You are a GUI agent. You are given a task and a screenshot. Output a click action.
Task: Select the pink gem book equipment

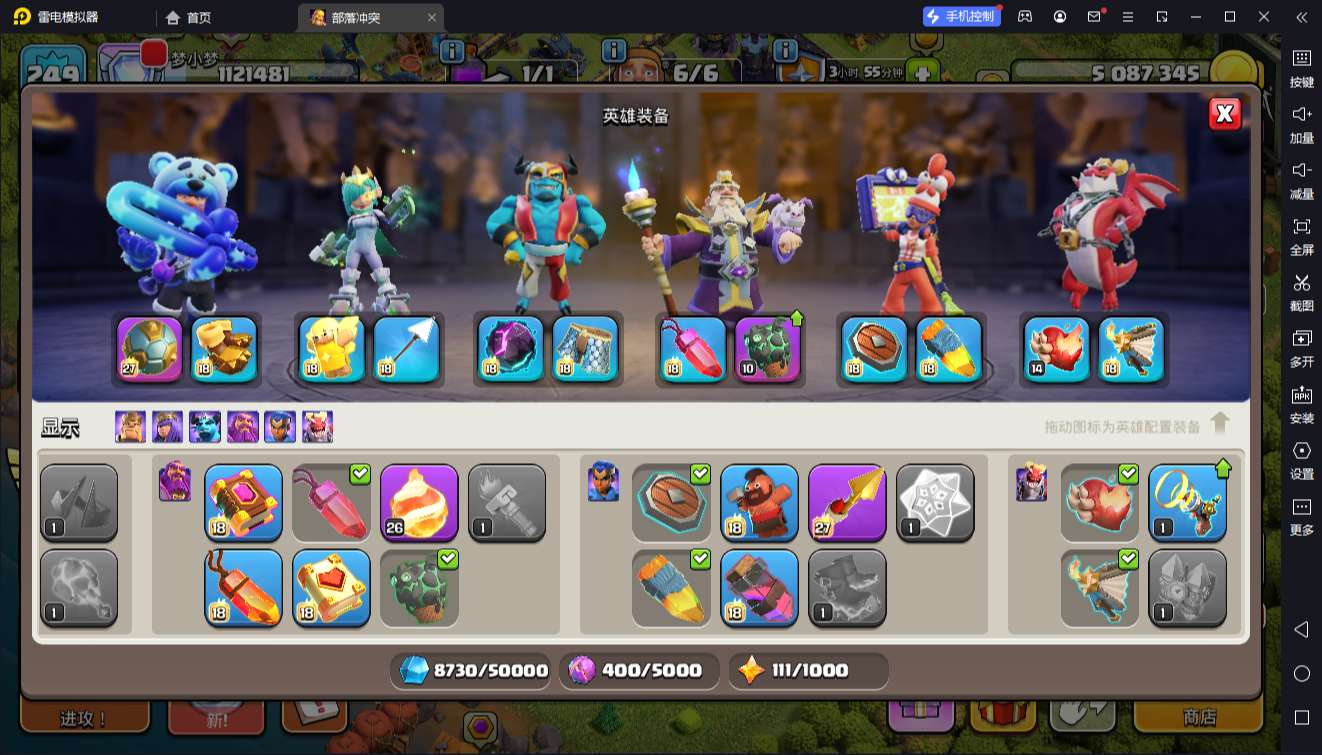243,503
